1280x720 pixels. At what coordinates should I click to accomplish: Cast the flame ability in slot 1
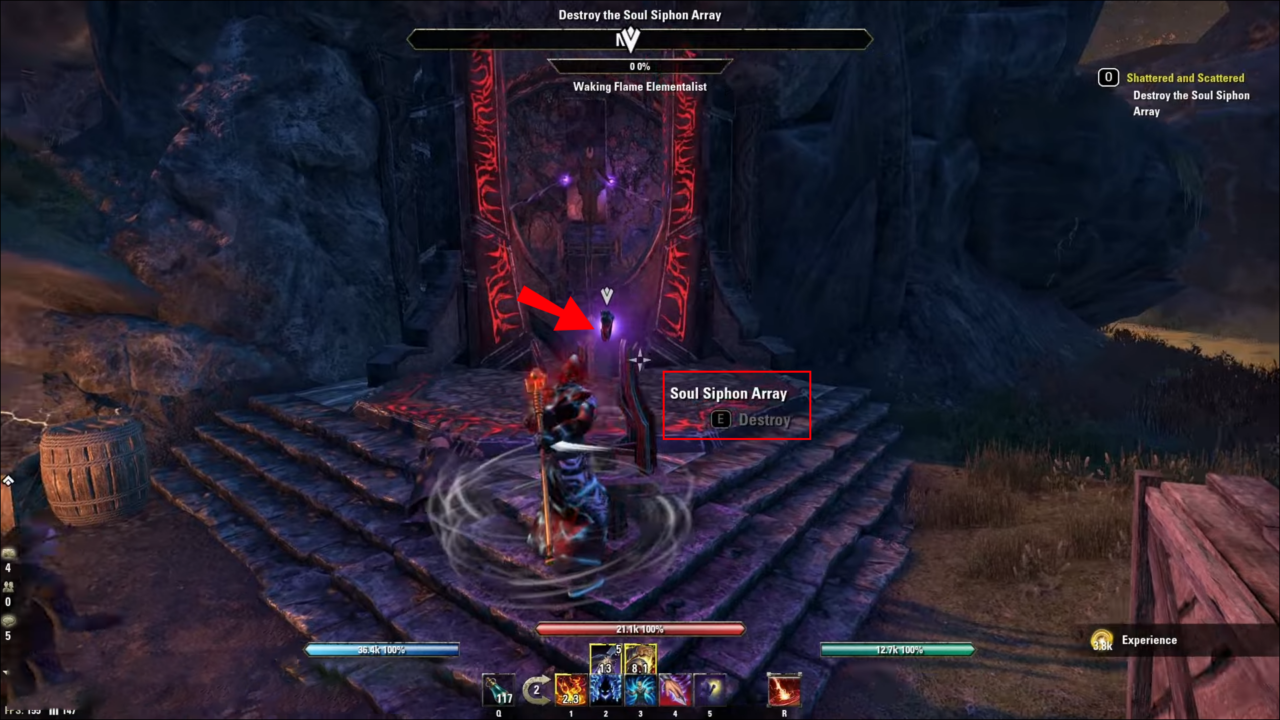click(x=570, y=690)
